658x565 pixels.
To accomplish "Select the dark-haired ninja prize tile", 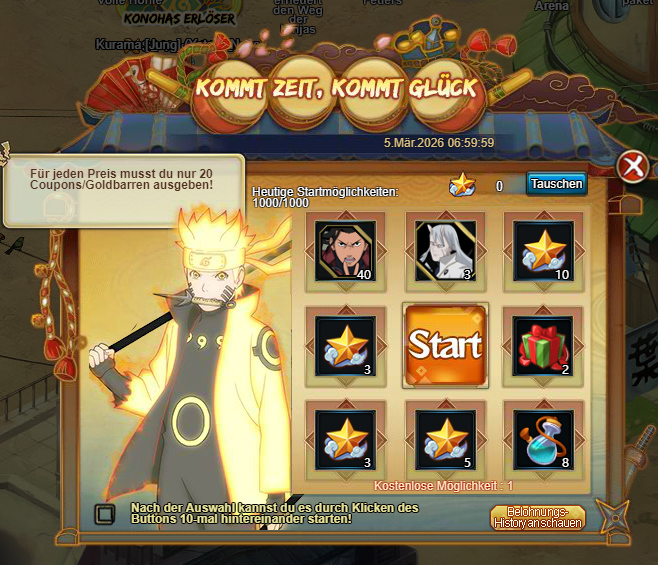I will 346,250.
